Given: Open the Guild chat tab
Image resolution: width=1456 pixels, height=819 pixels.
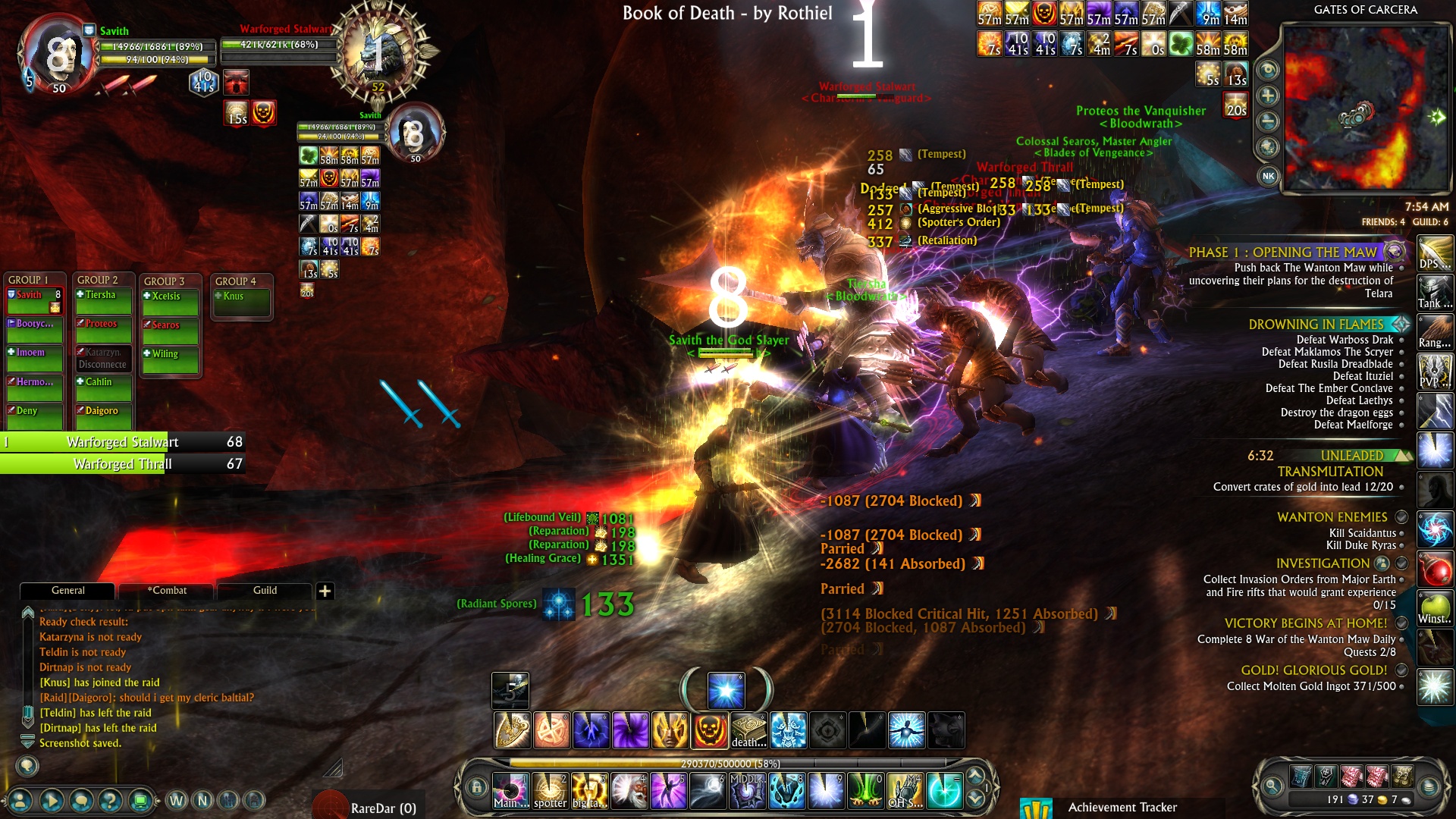Looking at the screenshot, I should click(x=265, y=591).
